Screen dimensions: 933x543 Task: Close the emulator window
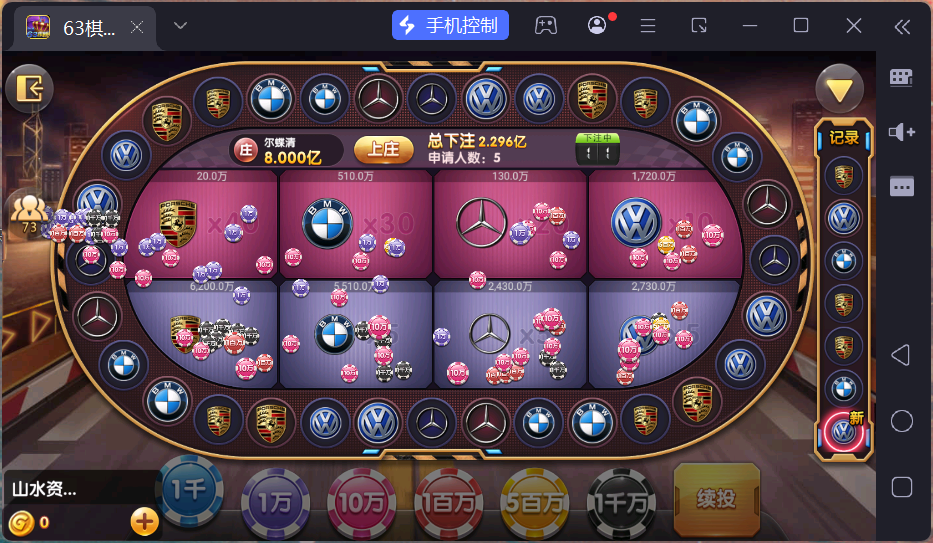pos(853,25)
